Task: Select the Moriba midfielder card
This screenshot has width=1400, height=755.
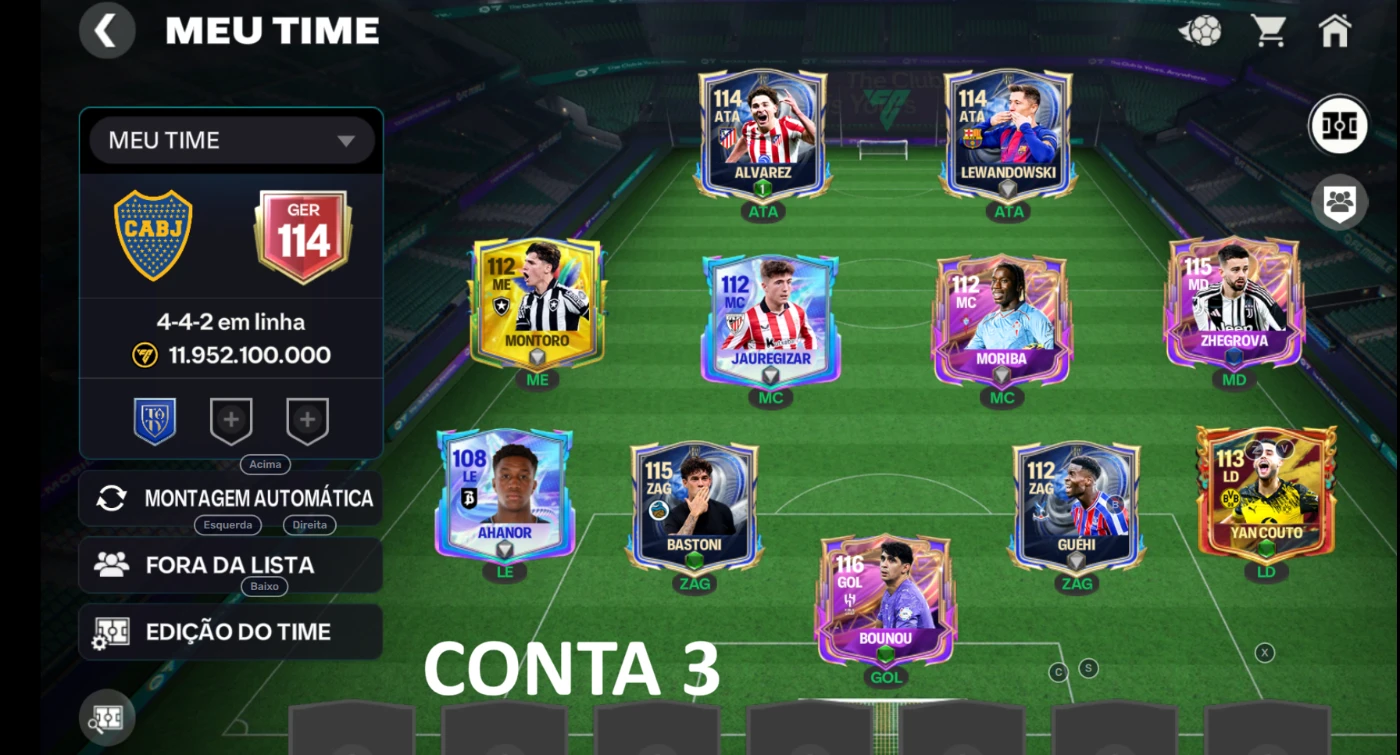Action: (1002, 320)
